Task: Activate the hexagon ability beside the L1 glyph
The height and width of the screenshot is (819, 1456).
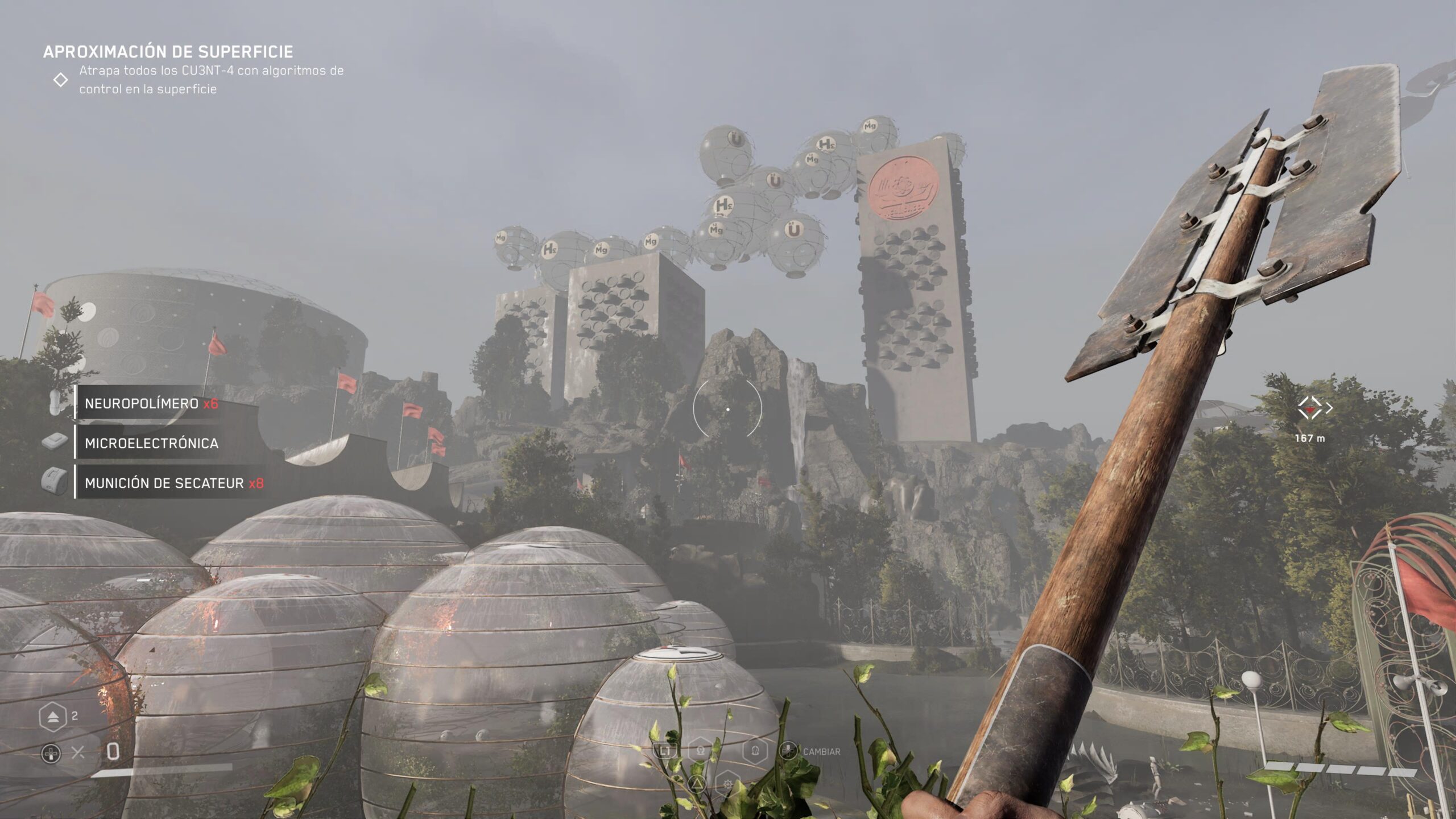Action: coord(701,751)
